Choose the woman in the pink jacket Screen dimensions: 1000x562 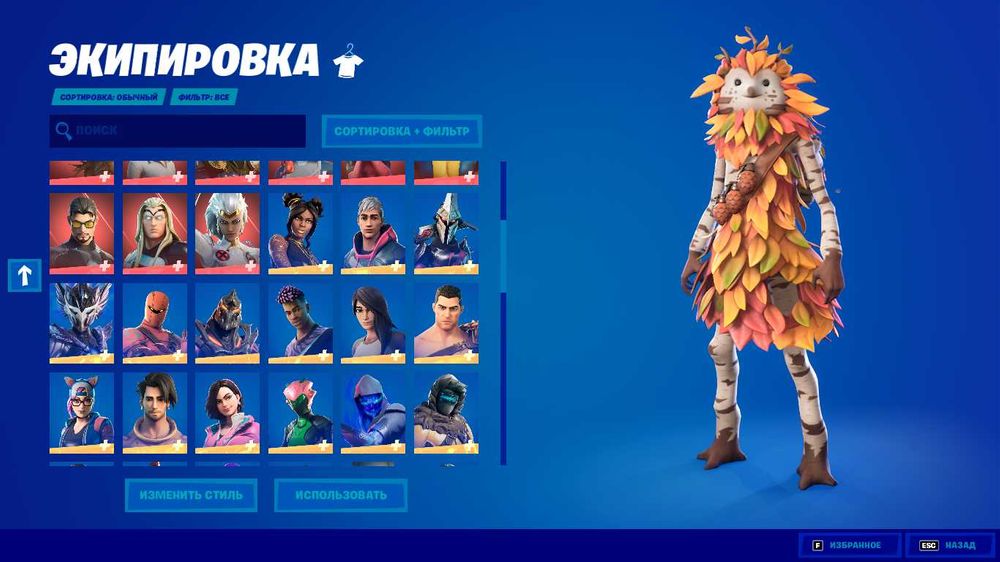tap(228, 412)
